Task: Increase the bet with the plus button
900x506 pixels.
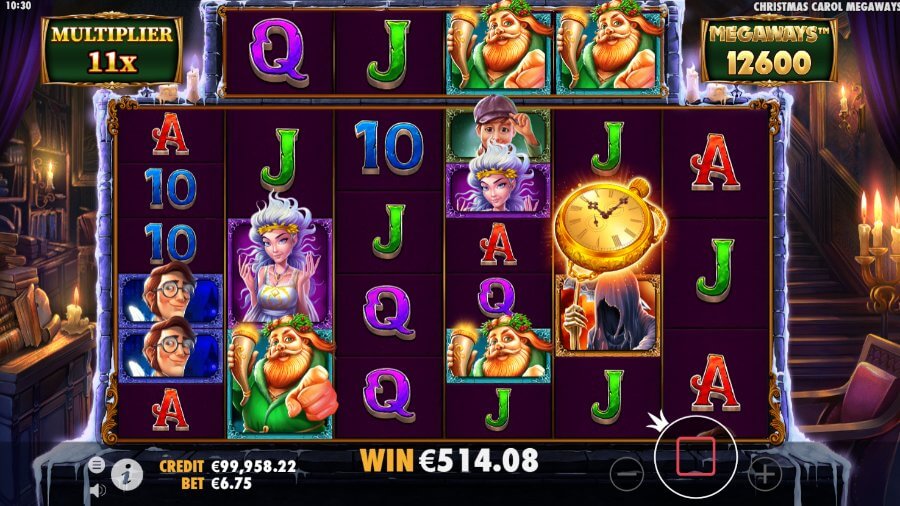Action: 764,471
